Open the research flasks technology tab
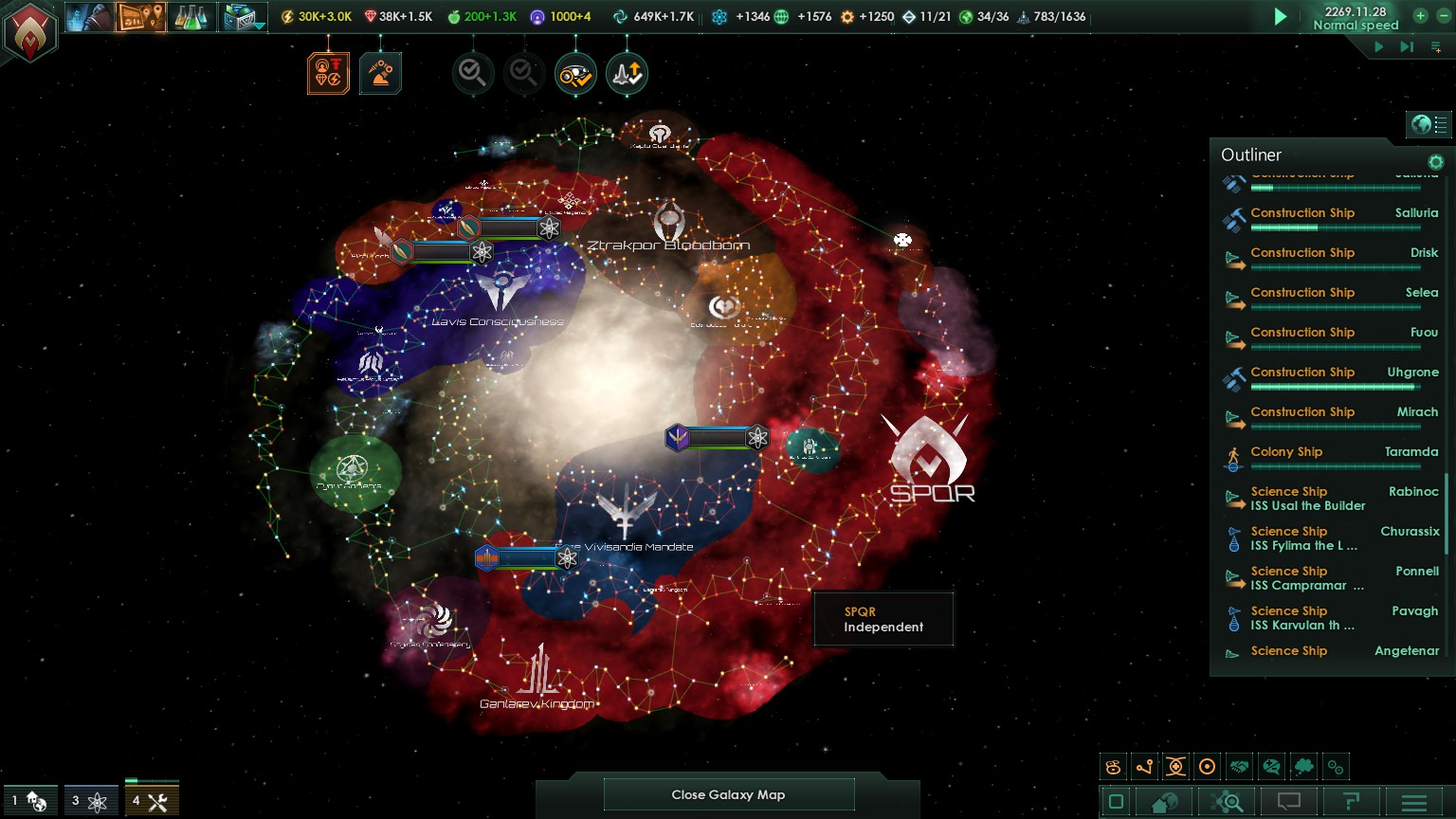Image resolution: width=1456 pixels, height=819 pixels. click(x=191, y=17)
